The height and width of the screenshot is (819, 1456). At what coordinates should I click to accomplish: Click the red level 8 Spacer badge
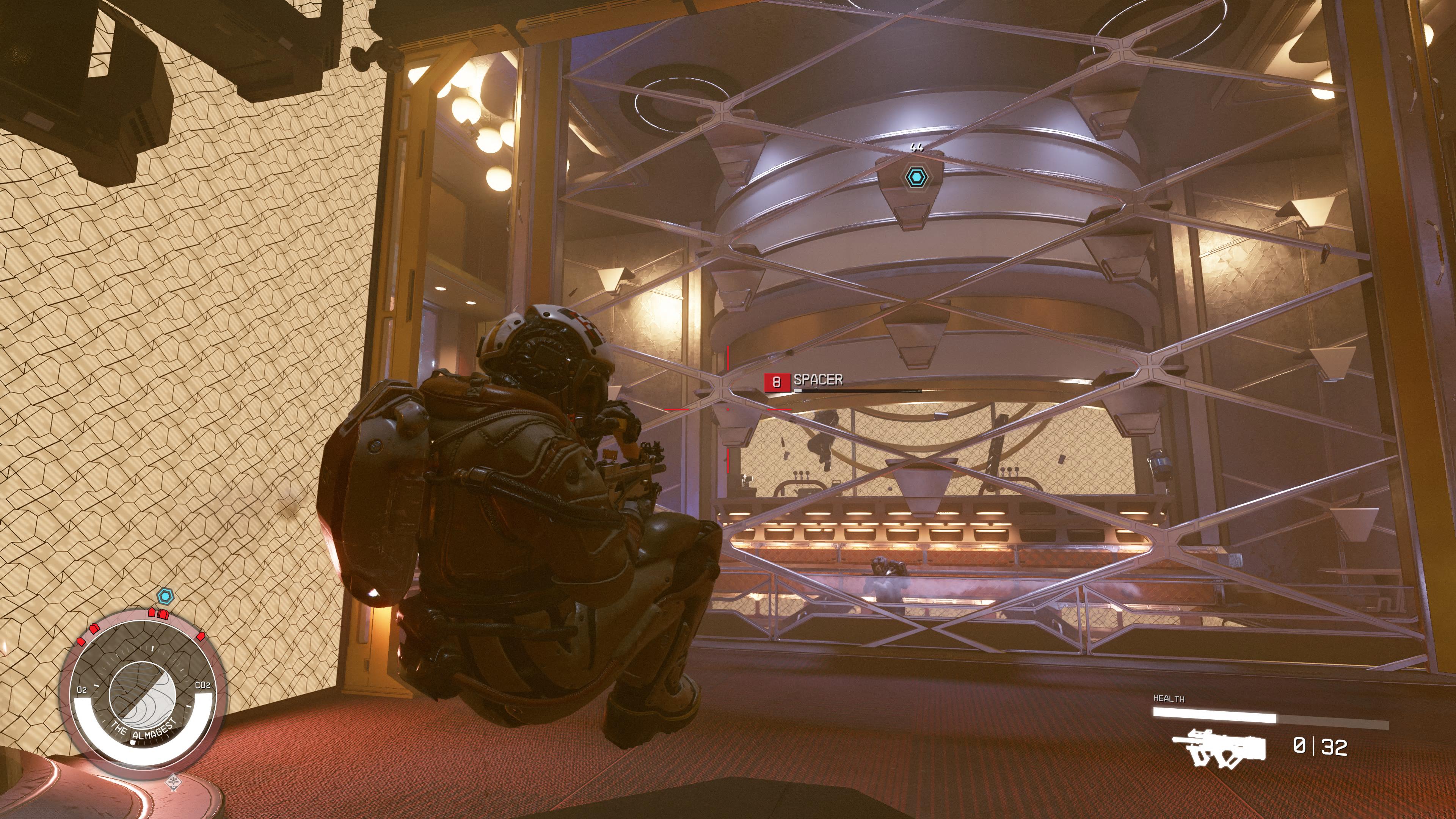click(x=776, y=382)
